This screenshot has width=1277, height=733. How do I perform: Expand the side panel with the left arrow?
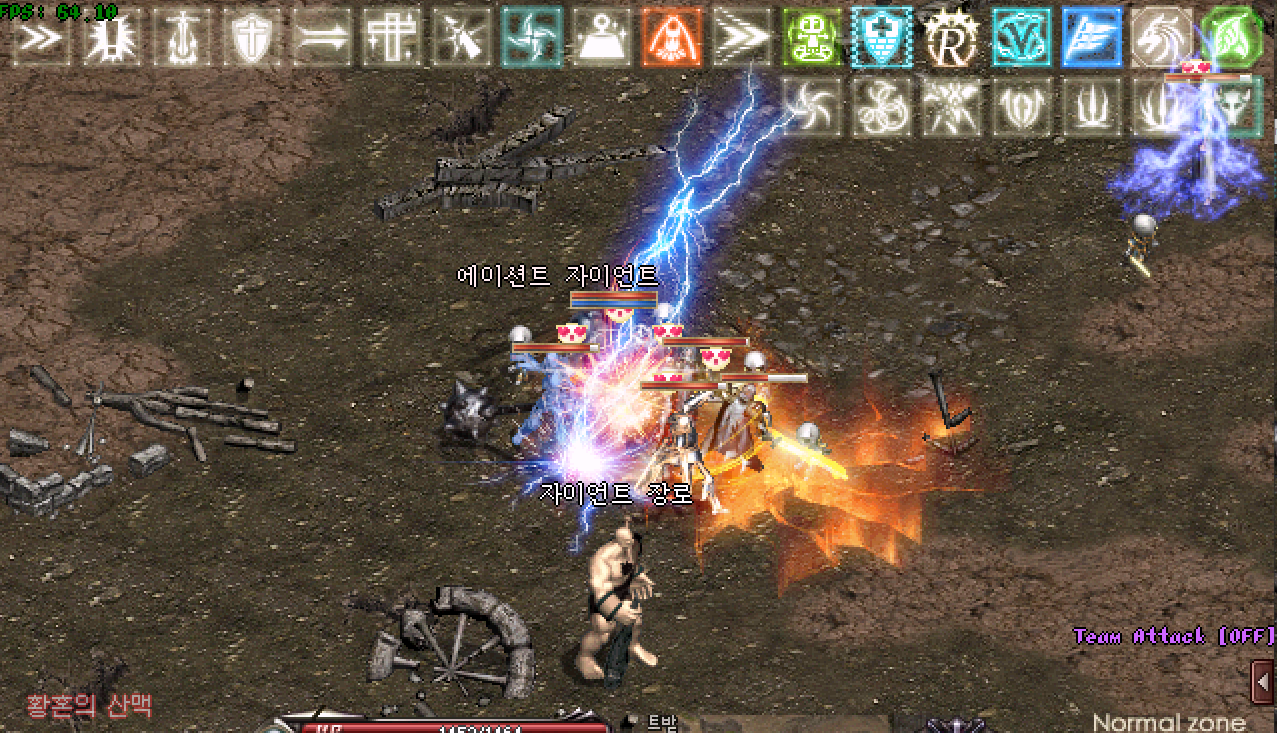(x=1264, y=682)
